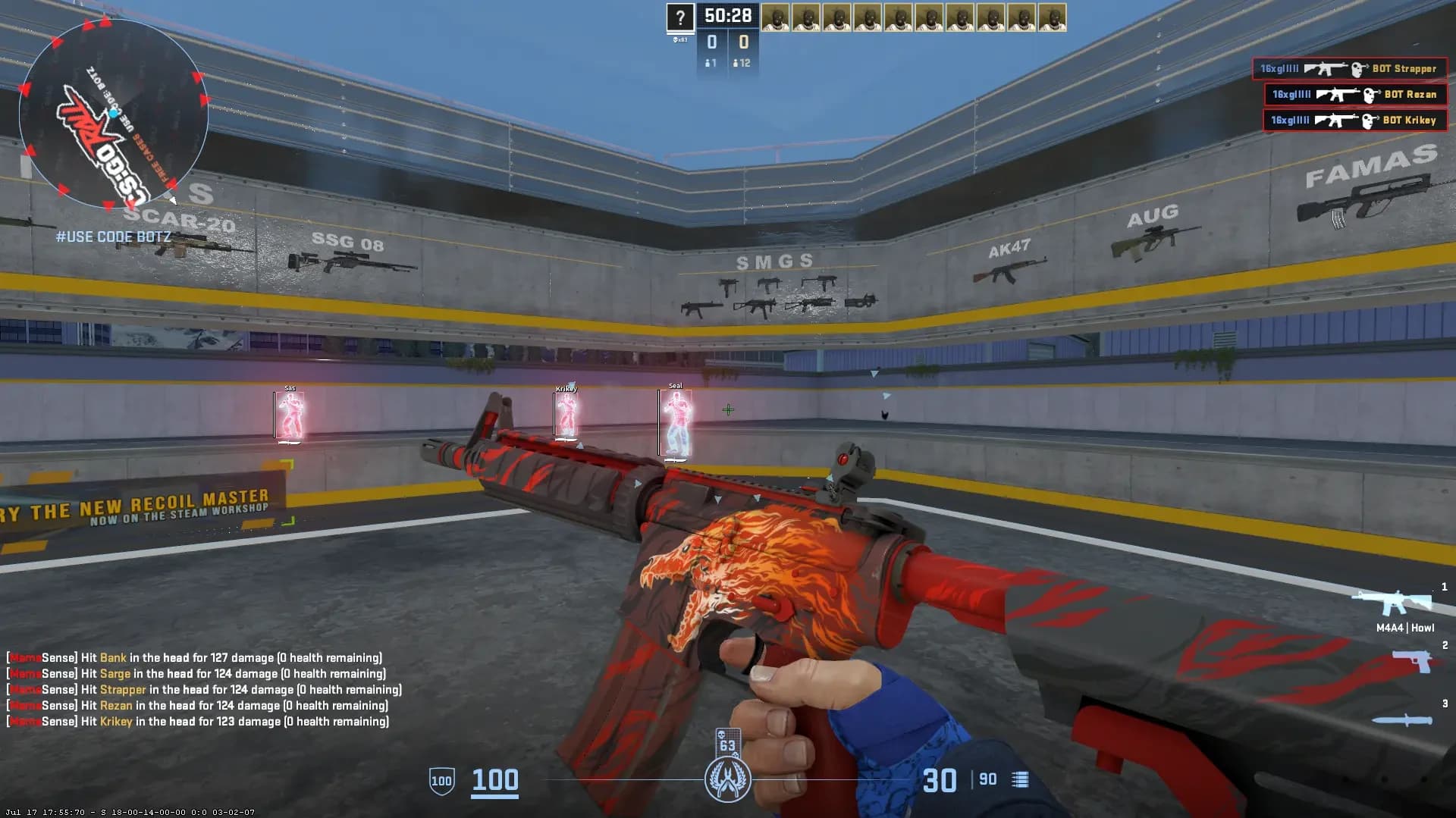
Task: Click the armor shield icon beside health
Action: pyautogui.click(x=440, y=779)
